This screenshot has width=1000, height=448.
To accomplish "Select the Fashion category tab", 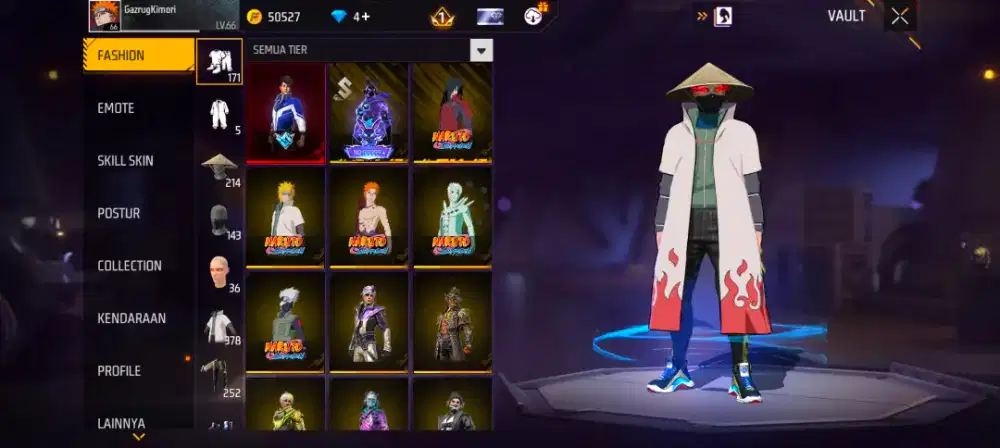I will tap(138, 56).
